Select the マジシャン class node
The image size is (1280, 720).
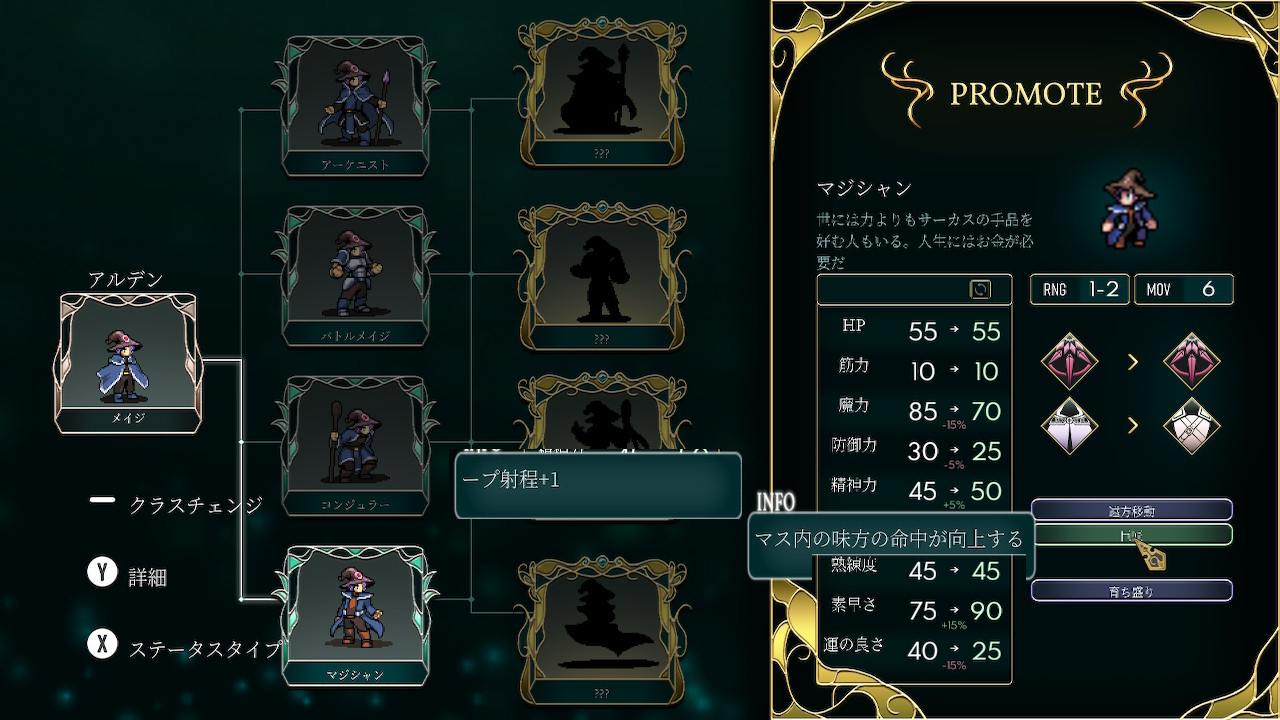pyautogui.click(x=355, y=613)
